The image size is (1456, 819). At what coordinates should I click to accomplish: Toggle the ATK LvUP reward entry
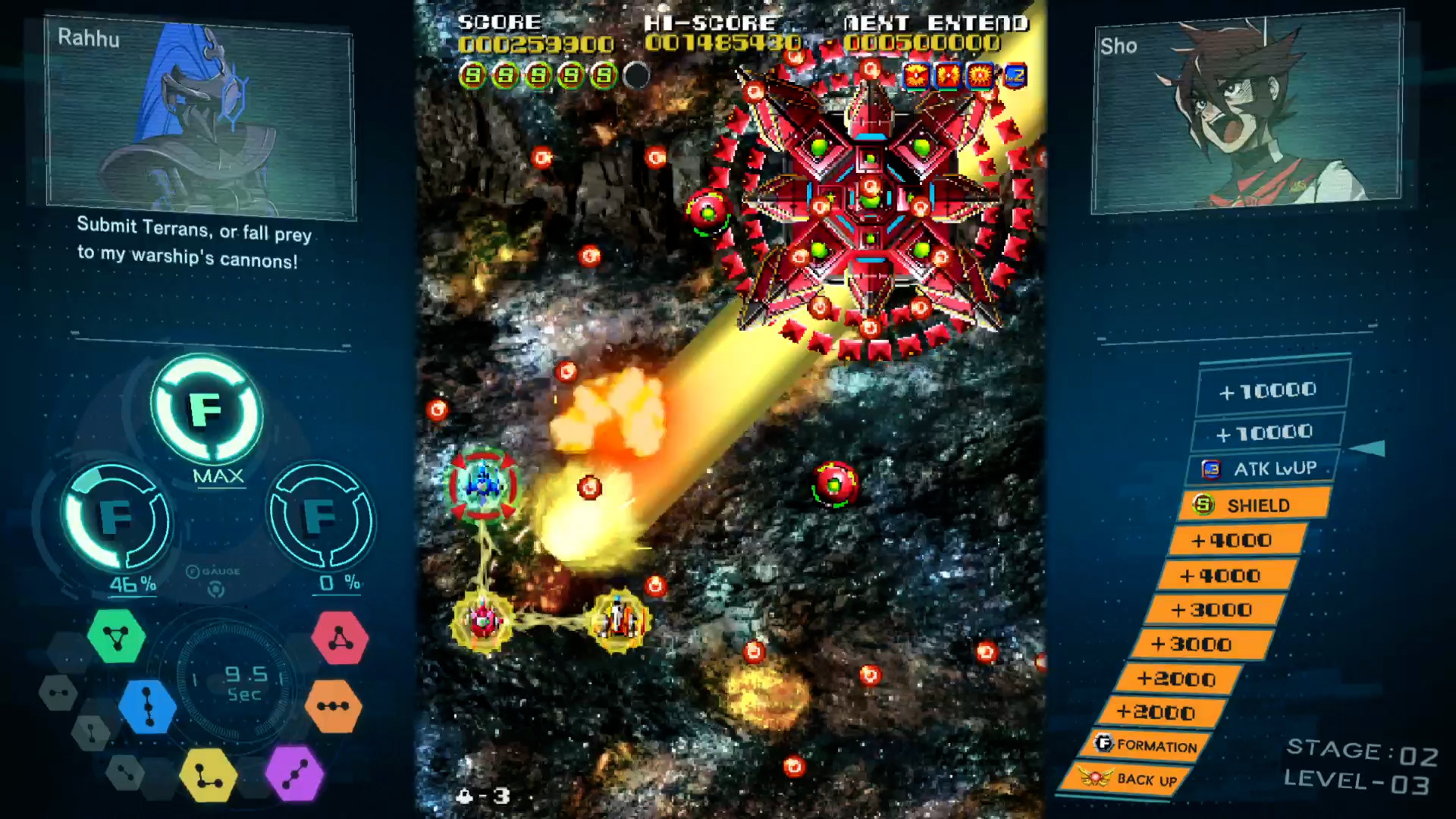[1261, 468]
